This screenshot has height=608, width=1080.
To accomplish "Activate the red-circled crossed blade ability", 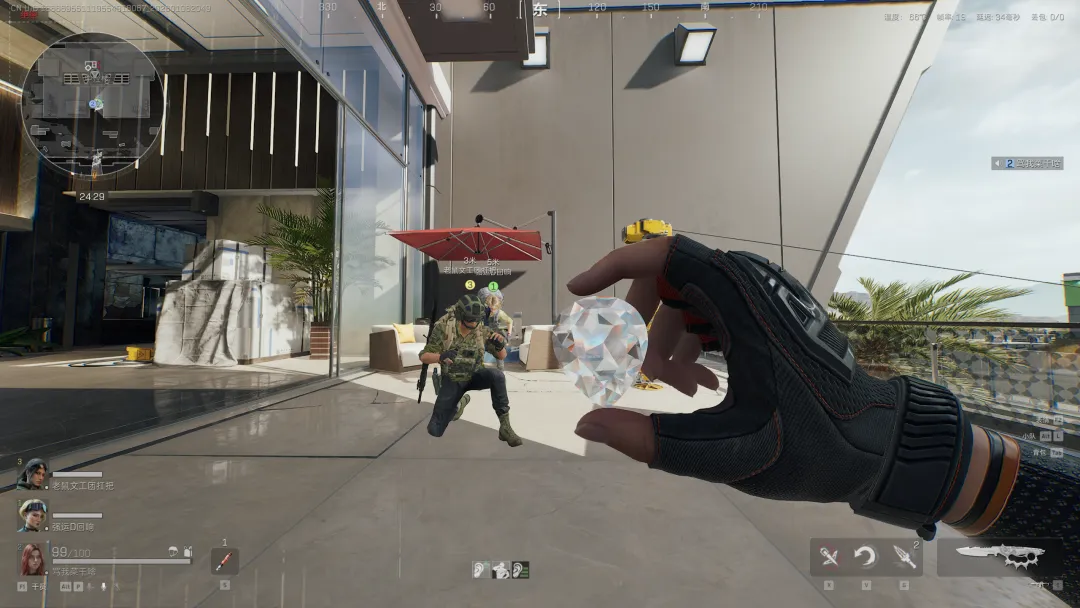I will click(829, 557).
